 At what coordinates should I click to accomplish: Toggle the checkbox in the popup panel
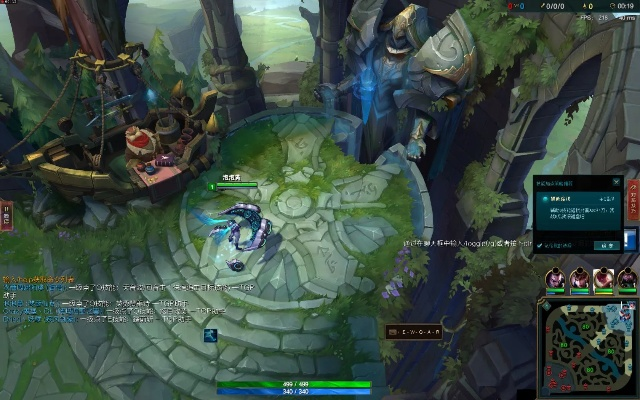[542, 244]
